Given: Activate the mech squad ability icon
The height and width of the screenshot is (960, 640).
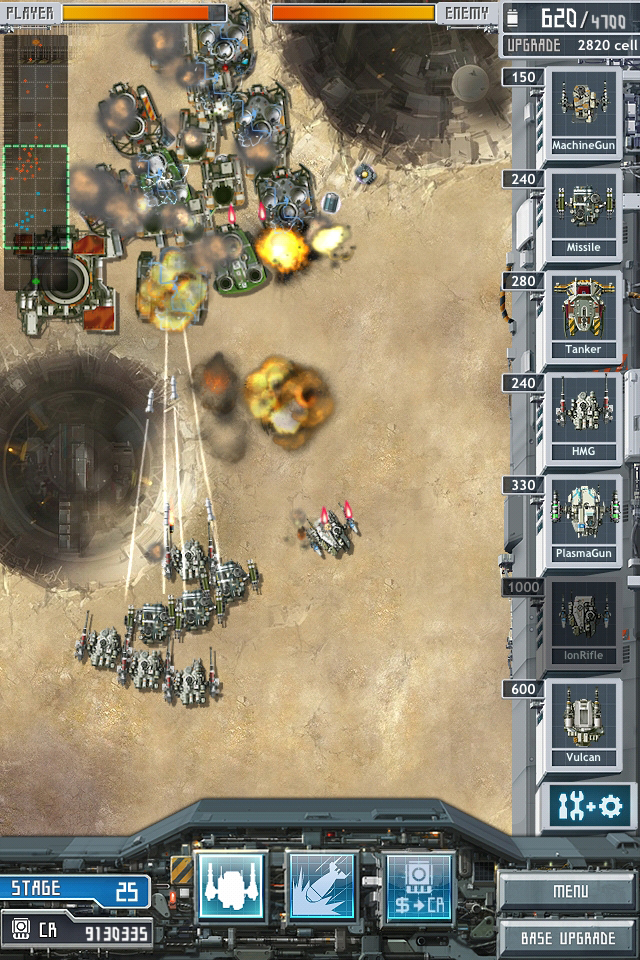Looking at the screenshot, I should [232, 887].
